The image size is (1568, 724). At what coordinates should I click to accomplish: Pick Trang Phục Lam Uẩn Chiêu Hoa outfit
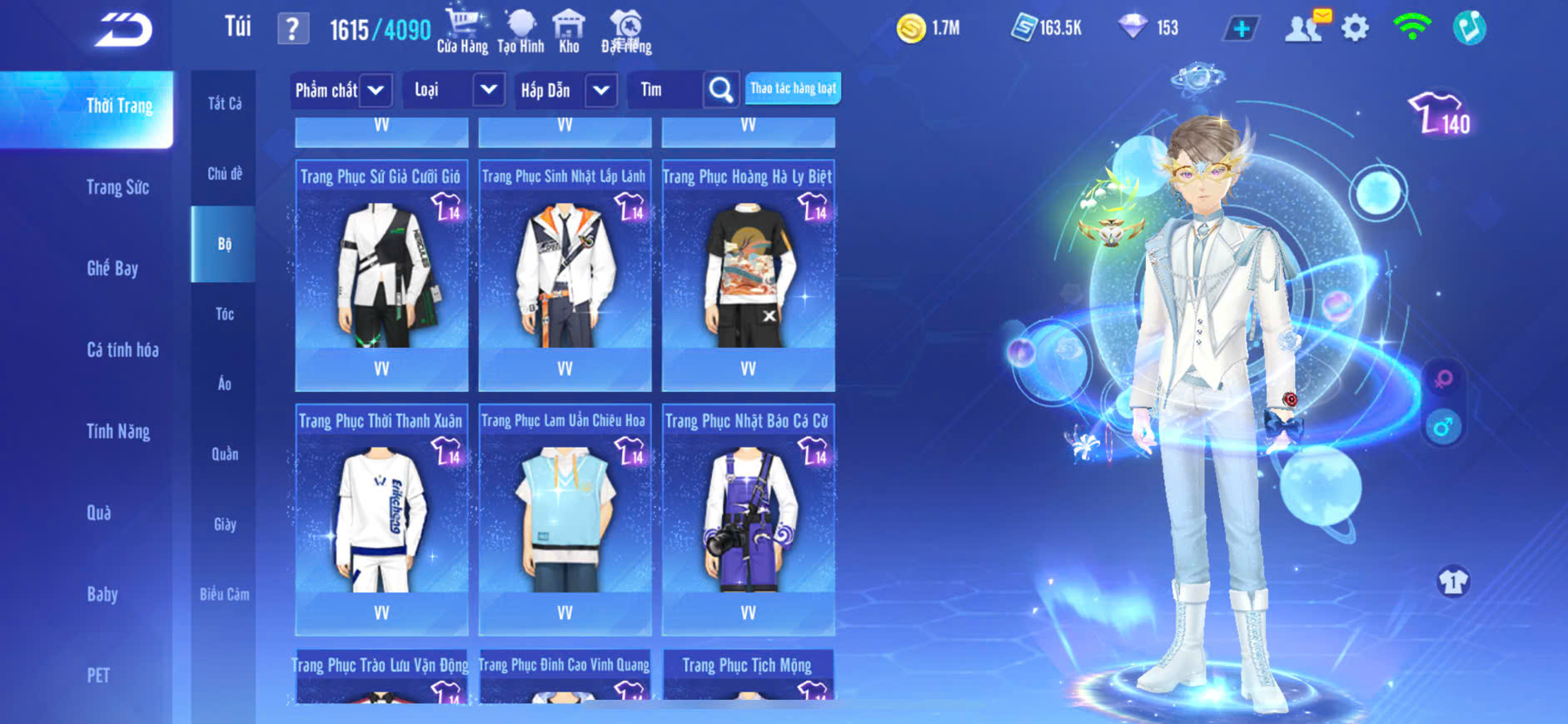(565, 519)
